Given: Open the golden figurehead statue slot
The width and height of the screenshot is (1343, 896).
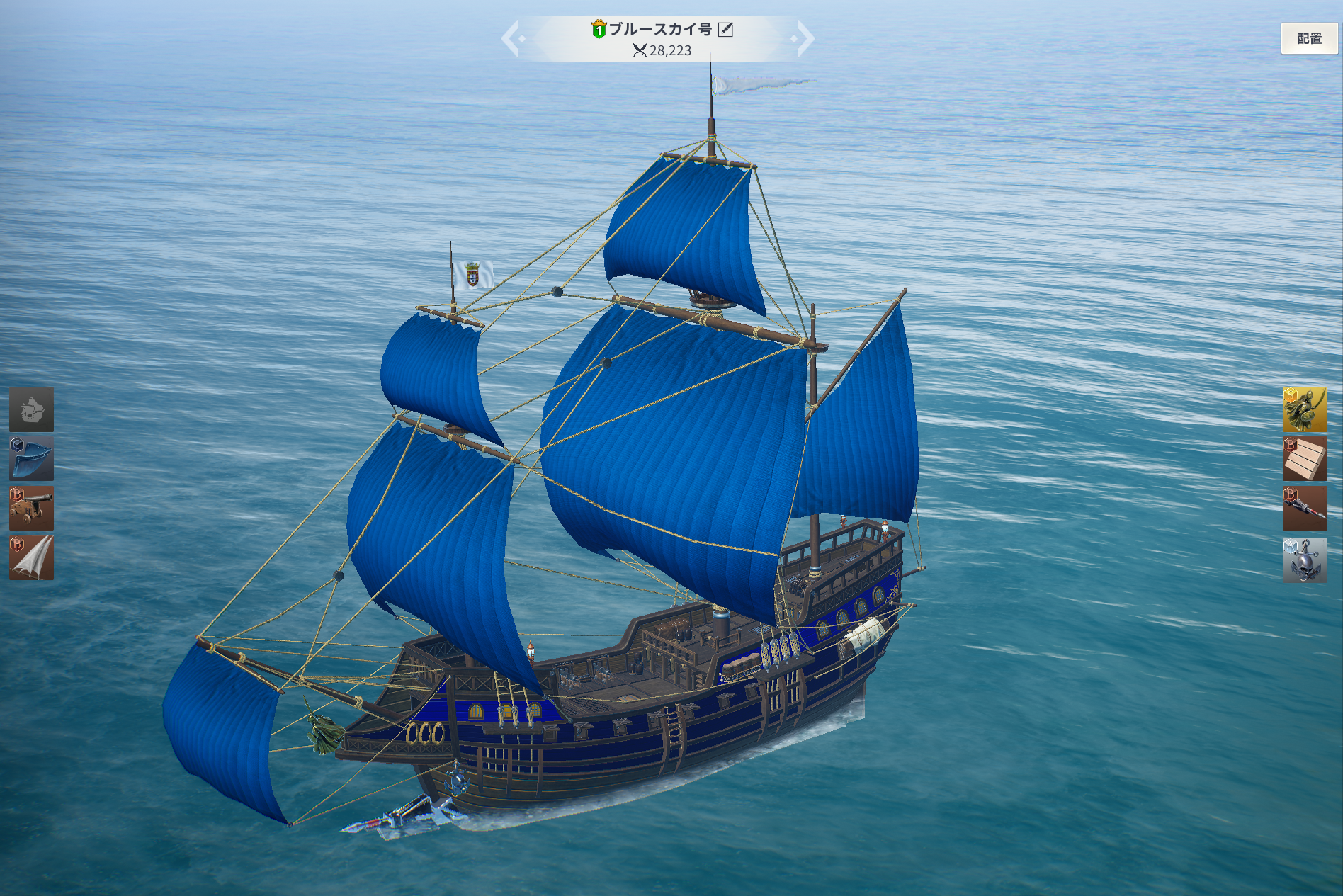Looking at the screenshot, I should pyautogui.click(x=1304, y=409).
